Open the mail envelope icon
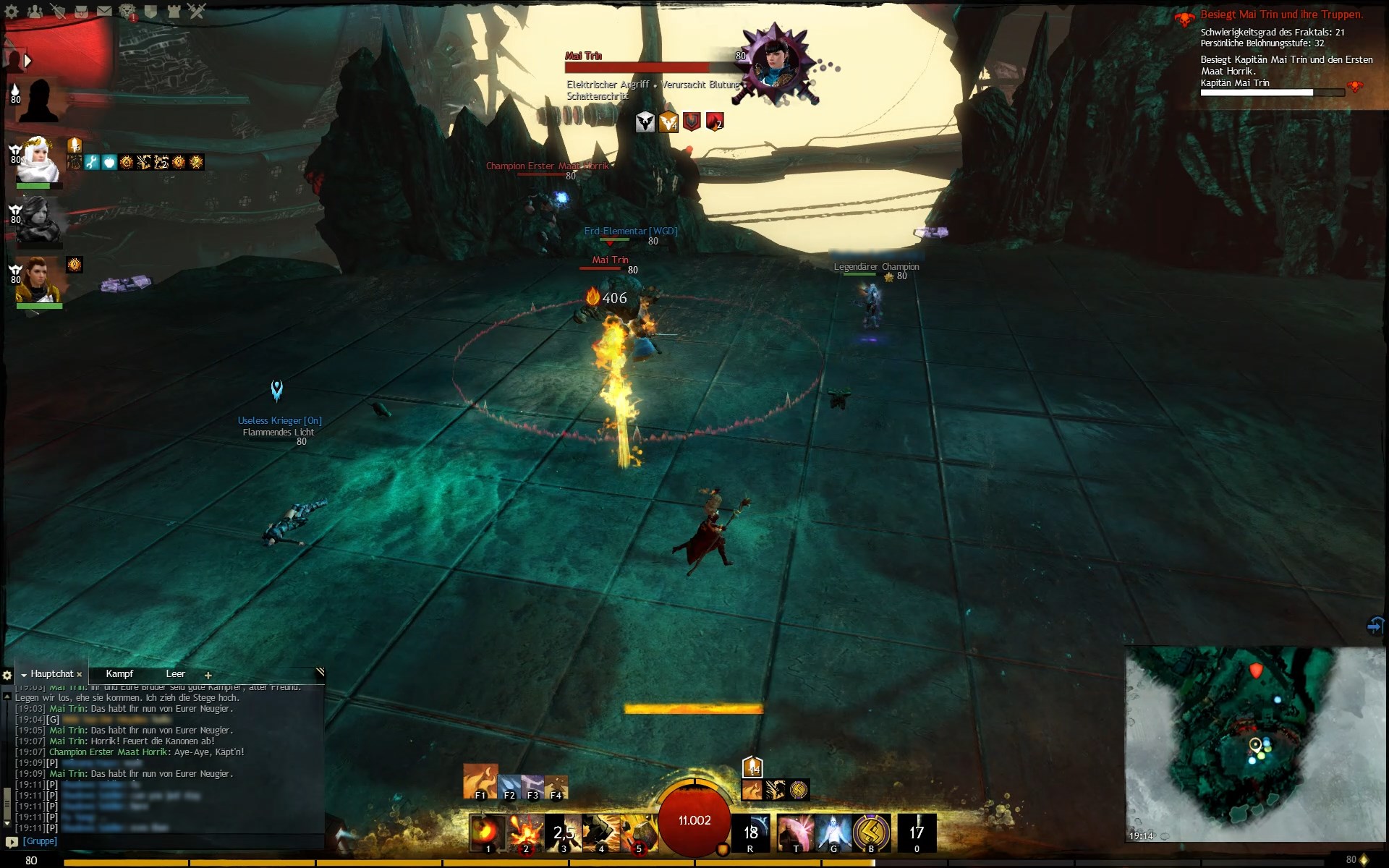 [104, 11]
